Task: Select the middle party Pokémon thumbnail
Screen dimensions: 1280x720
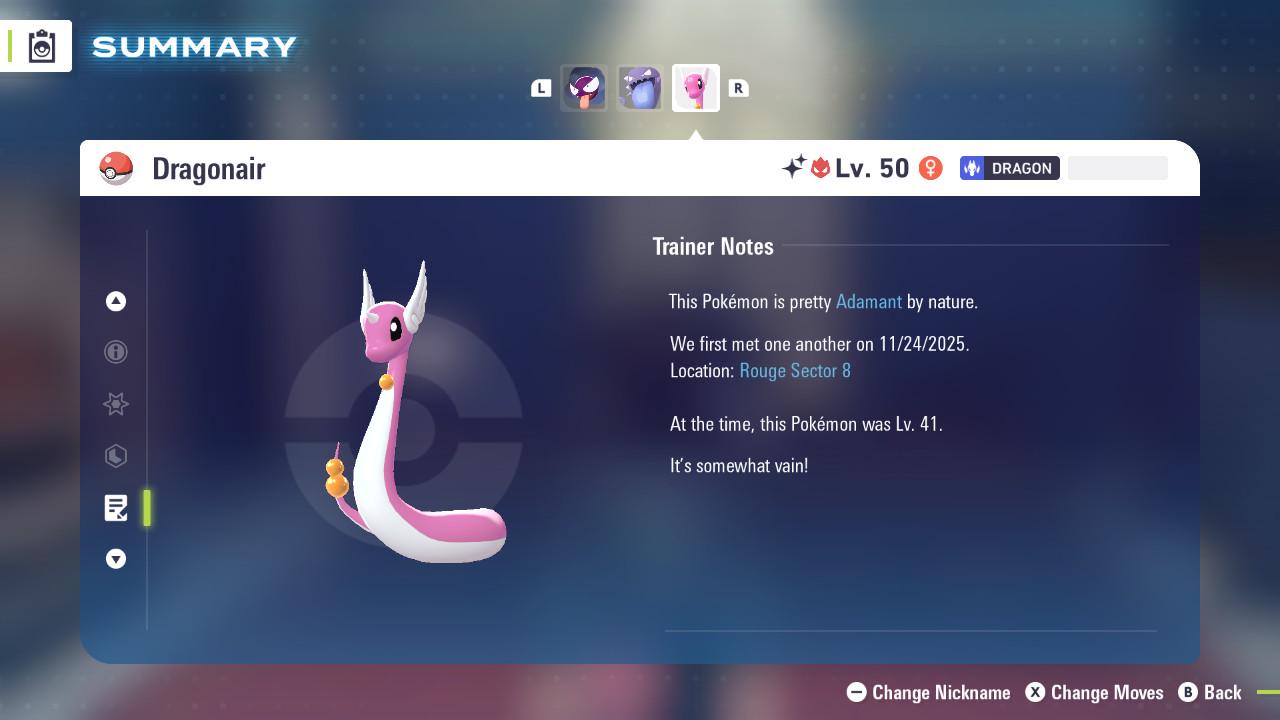Action: point(640,87)
